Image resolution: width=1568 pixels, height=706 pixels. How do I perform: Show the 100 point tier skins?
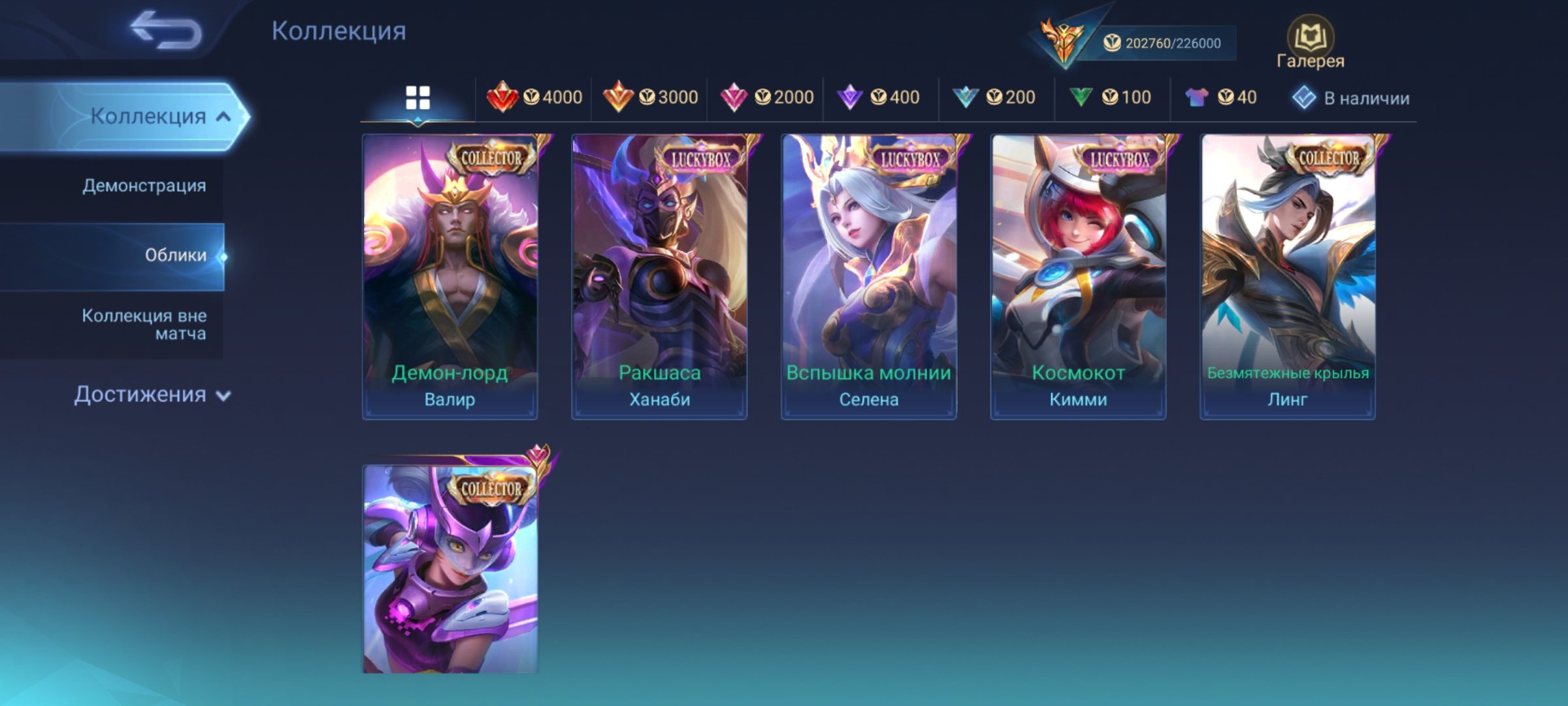tap(1111, 97)
